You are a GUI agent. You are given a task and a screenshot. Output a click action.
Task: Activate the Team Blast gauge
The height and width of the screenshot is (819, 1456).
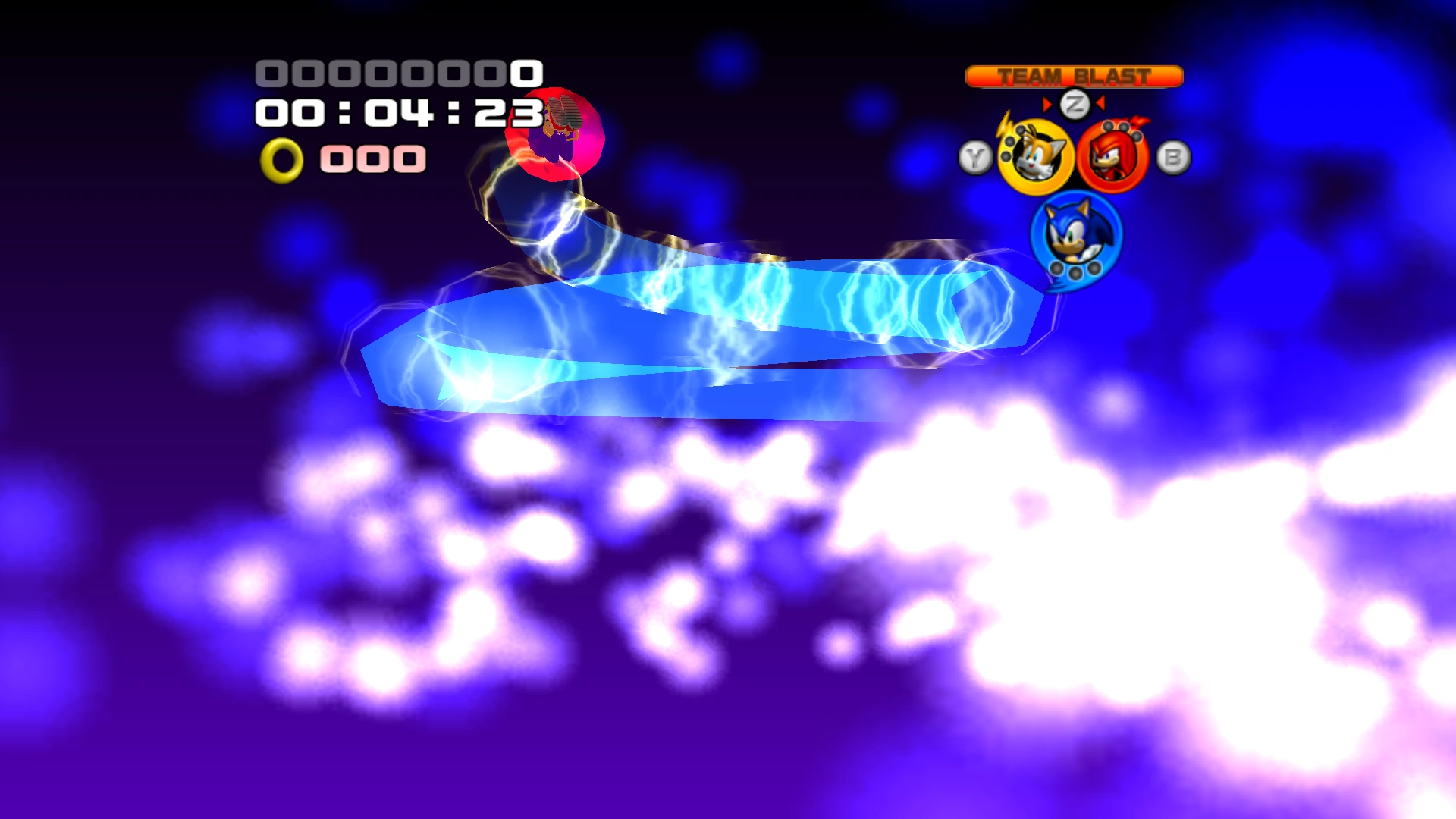click(1074, 77)
